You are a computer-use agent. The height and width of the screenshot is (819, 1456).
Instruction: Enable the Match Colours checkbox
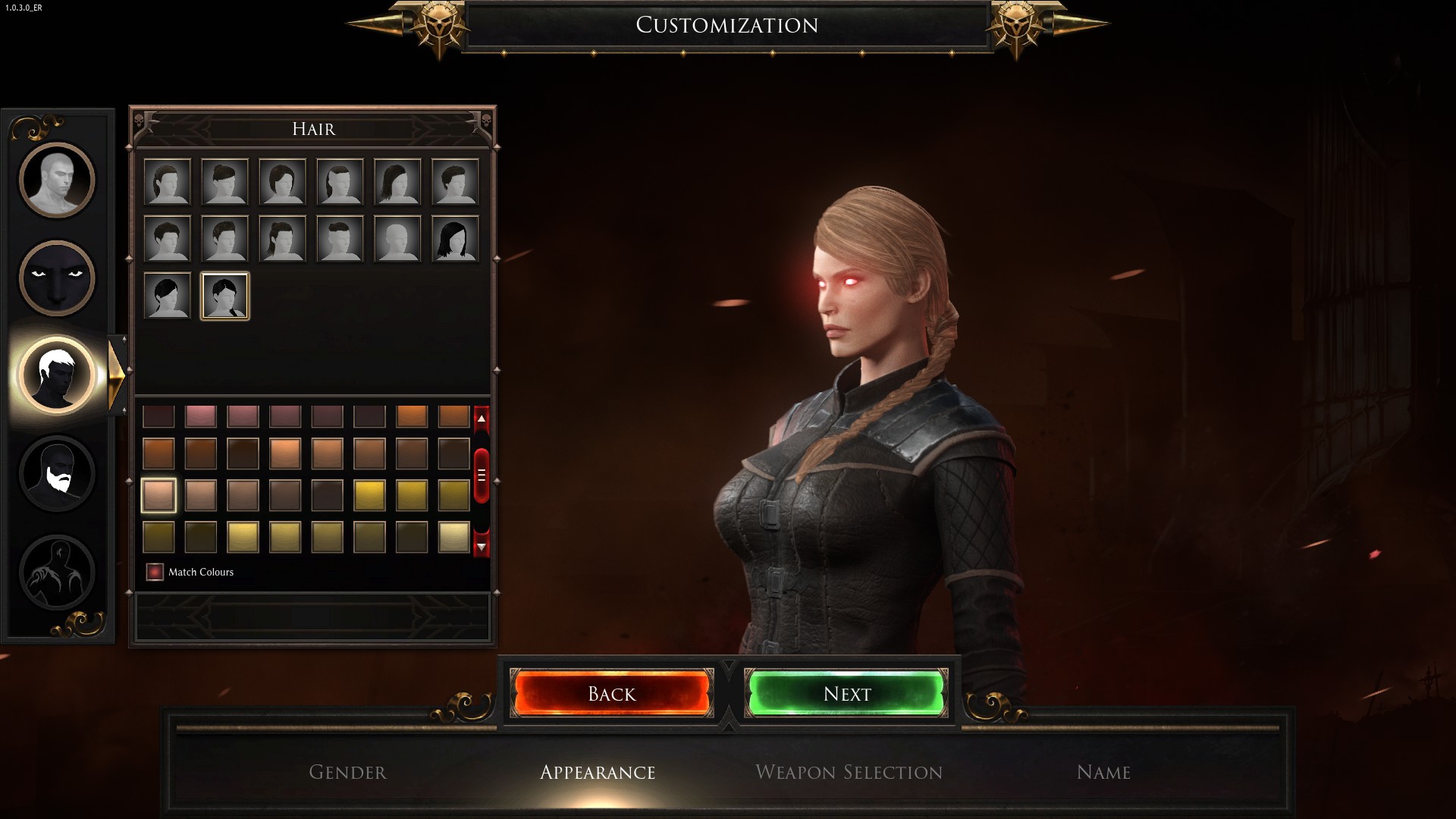(x=155, y=571)
